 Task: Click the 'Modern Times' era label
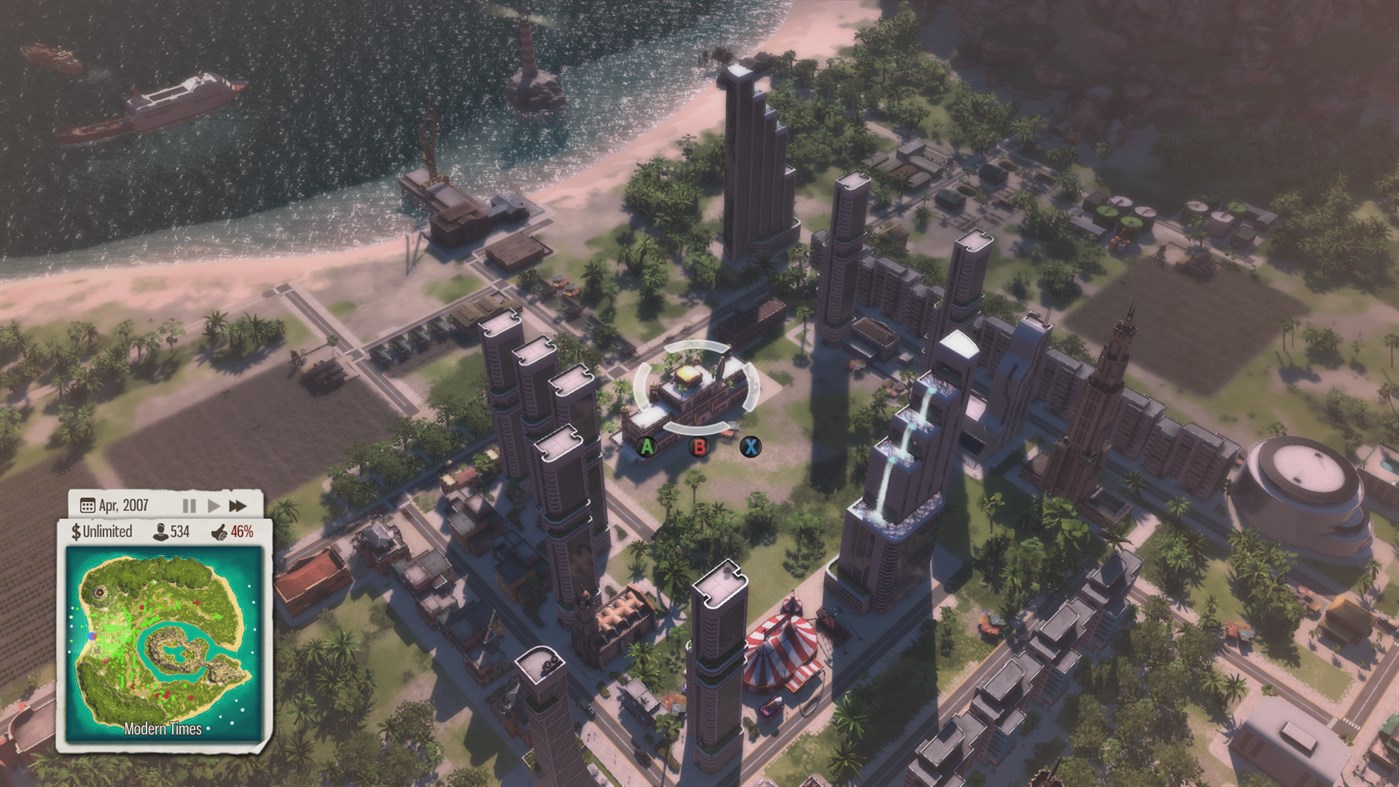click(x=163, y=727)
